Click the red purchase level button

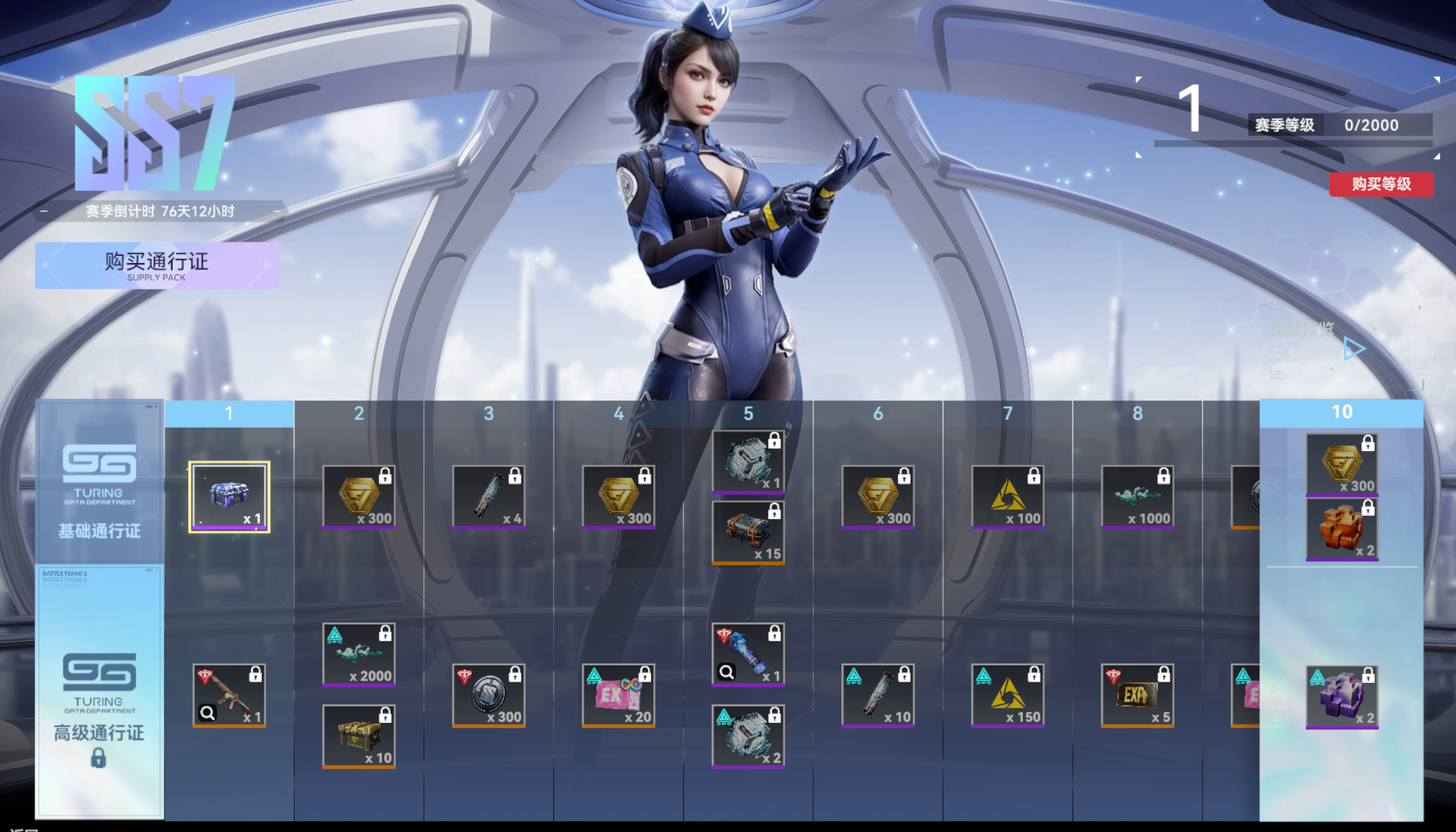pyautogui.click(x=1381, y=184)
